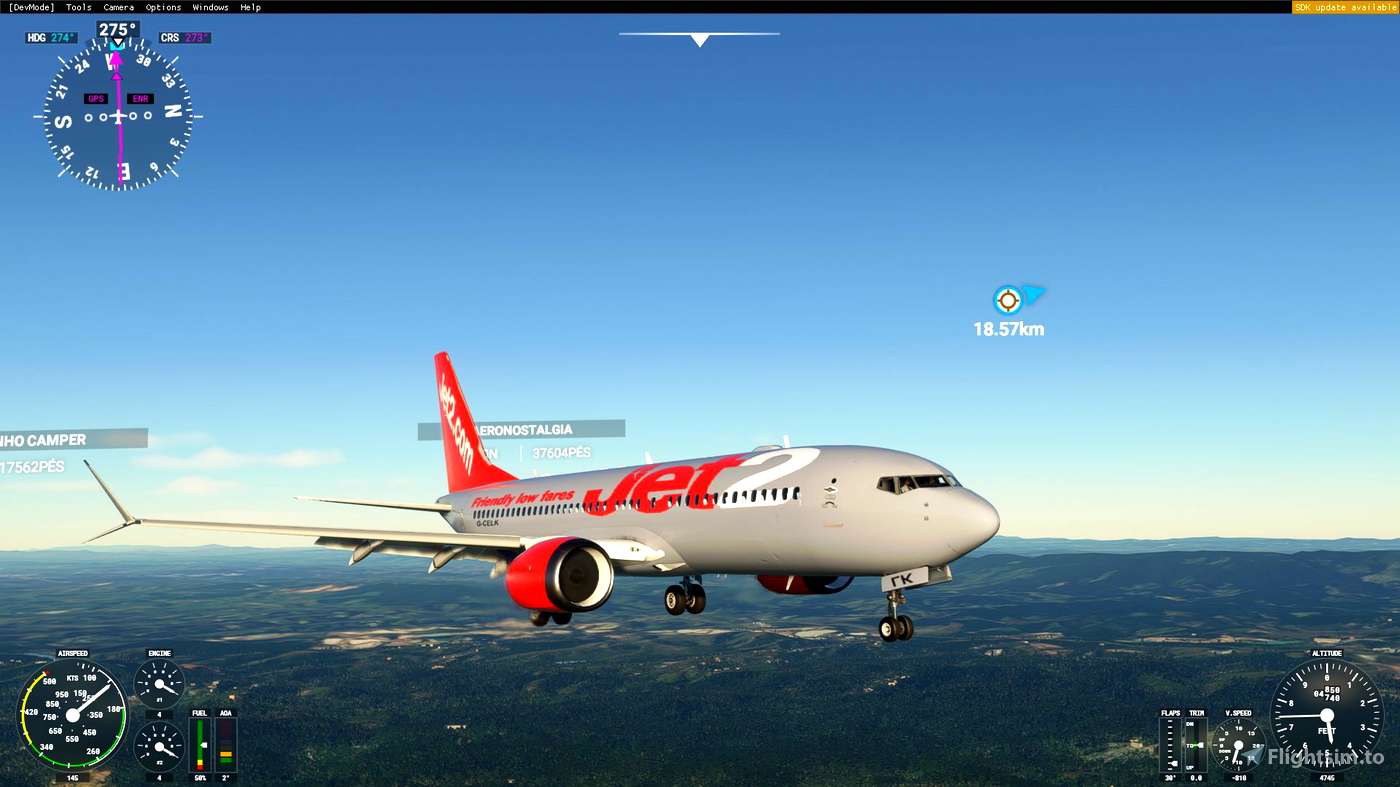Toggle the GPS navigation source indicator
The width and height of the screenshot is (1400, 787).
tap(94, 98)
